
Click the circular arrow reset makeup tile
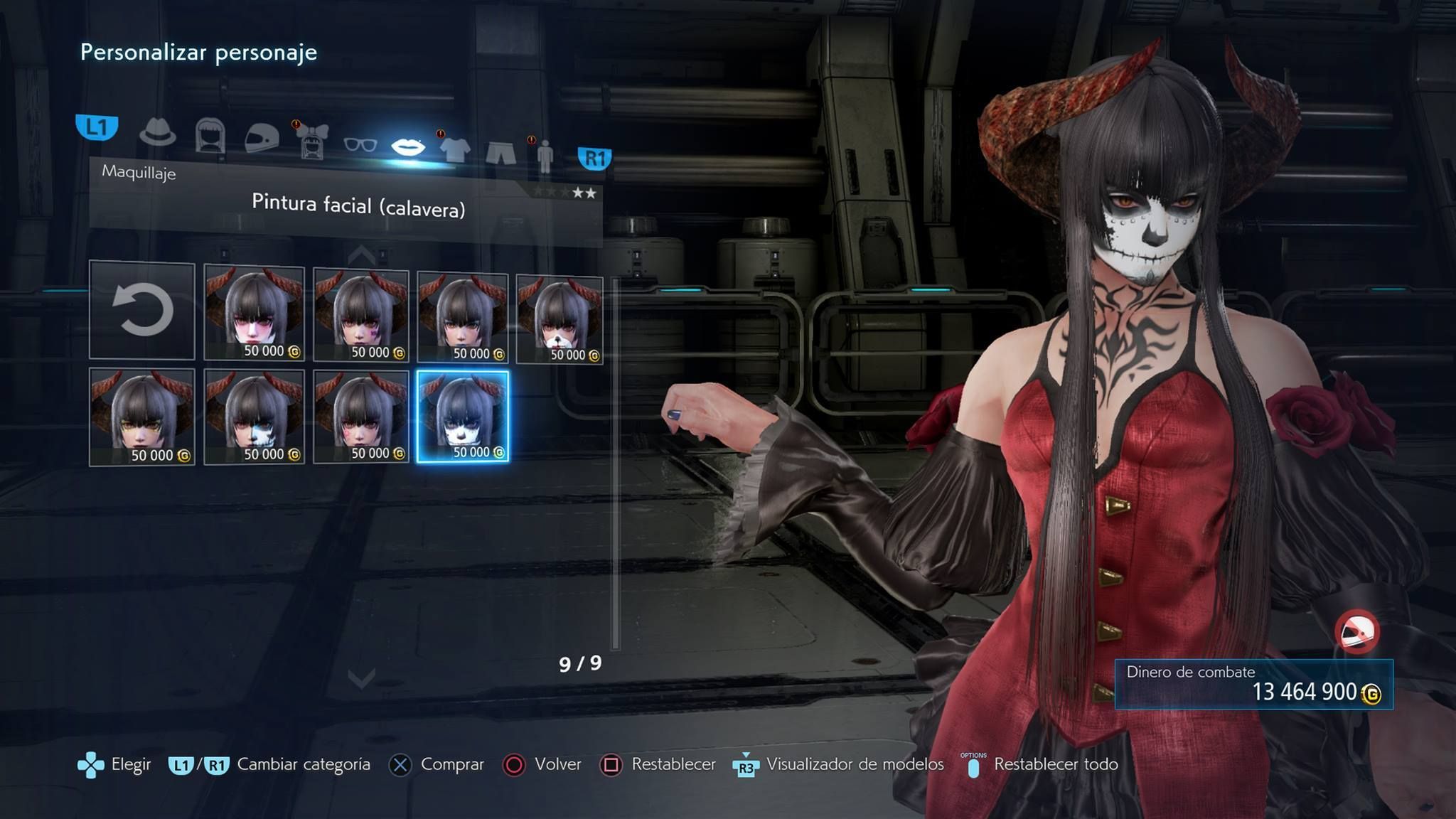pos(142,310)
